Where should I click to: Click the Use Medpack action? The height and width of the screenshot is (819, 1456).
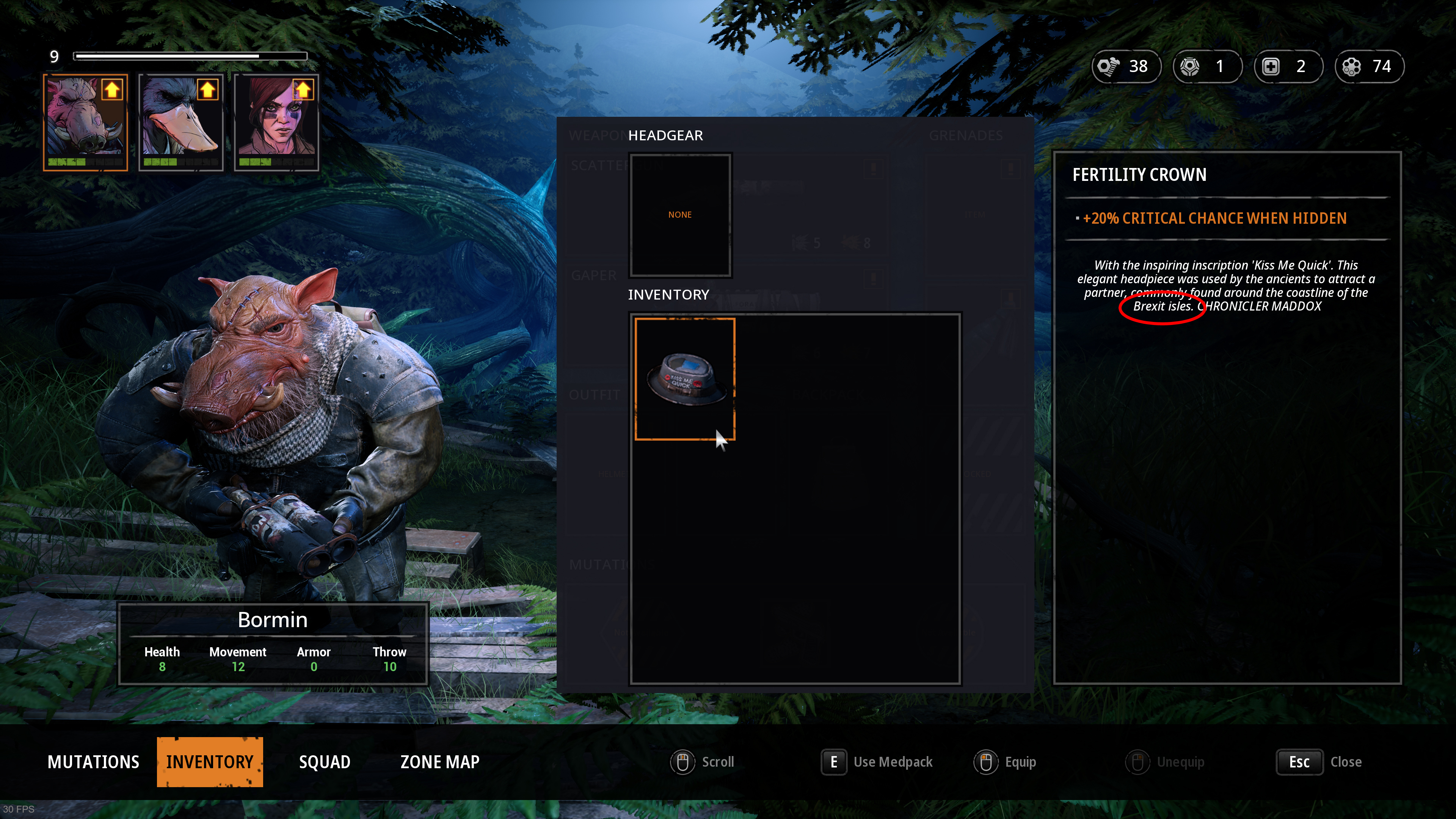pyautogui.click(x=877, y=762)
